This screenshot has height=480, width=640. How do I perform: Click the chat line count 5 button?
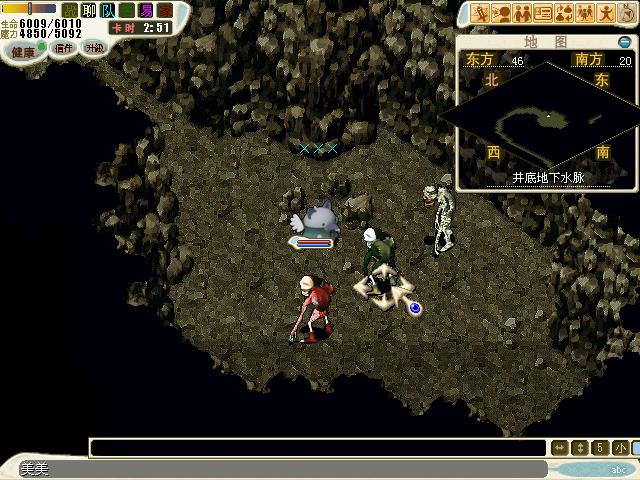coord(600,447)
